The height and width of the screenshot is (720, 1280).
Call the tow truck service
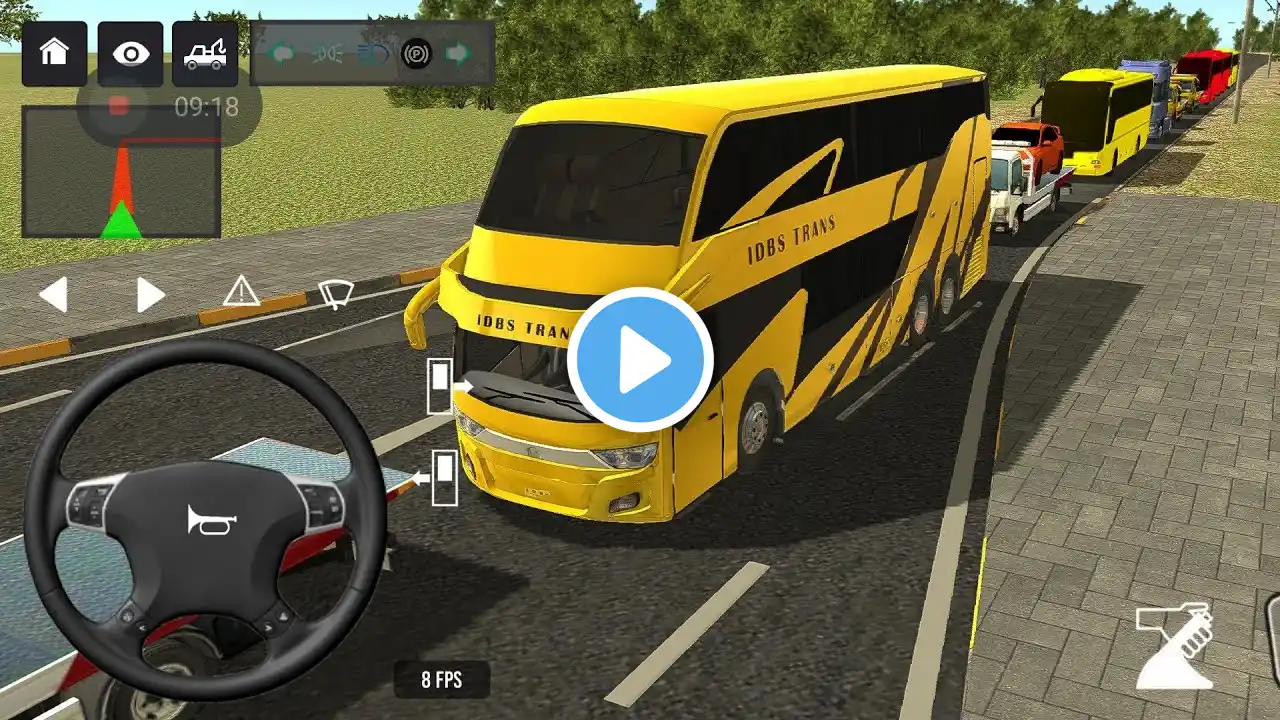click(205, 53)
